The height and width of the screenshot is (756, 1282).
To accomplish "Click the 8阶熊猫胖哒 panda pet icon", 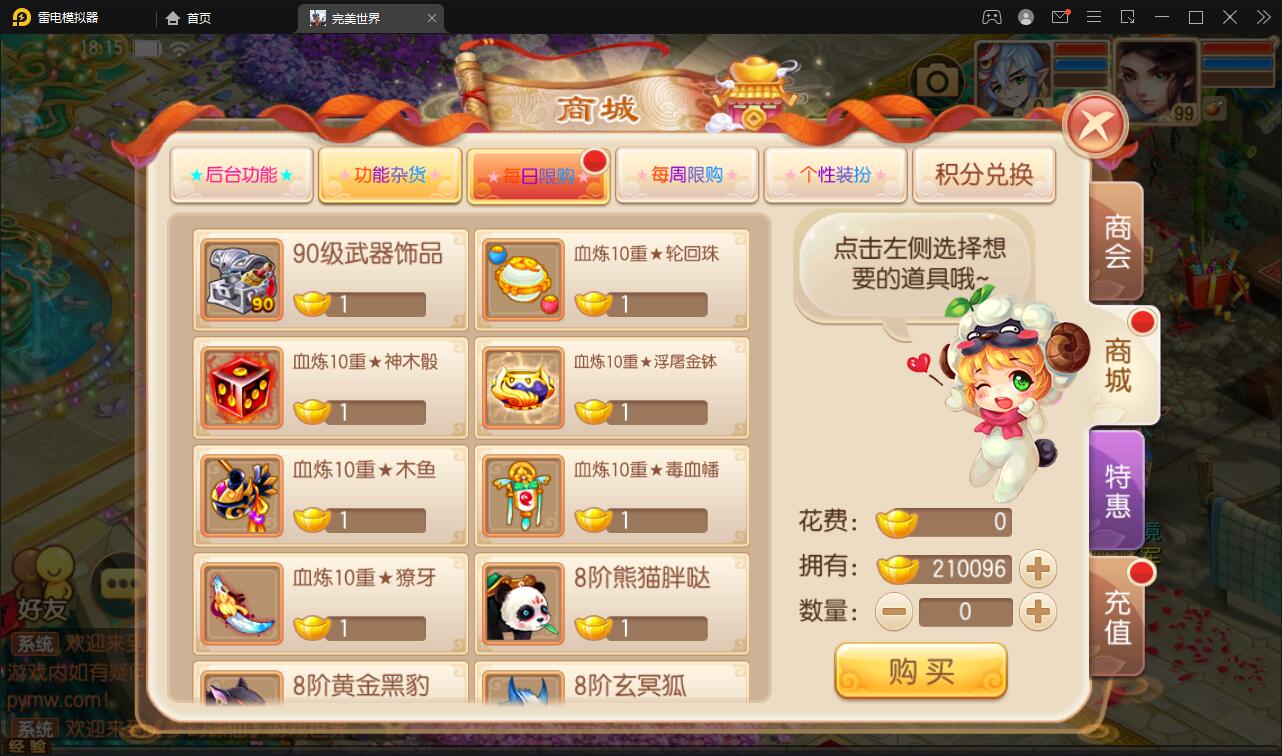I will coord(523,604).
